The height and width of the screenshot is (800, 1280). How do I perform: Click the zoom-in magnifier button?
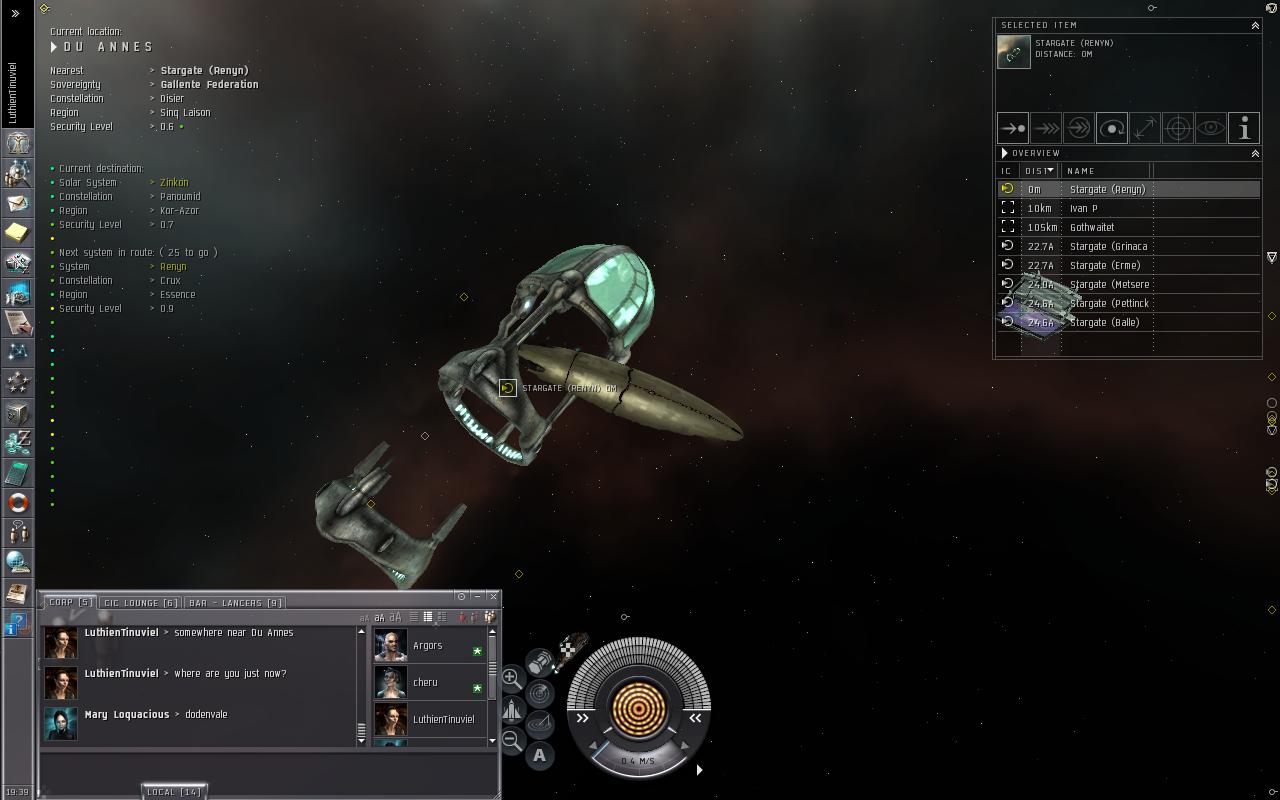511,678
